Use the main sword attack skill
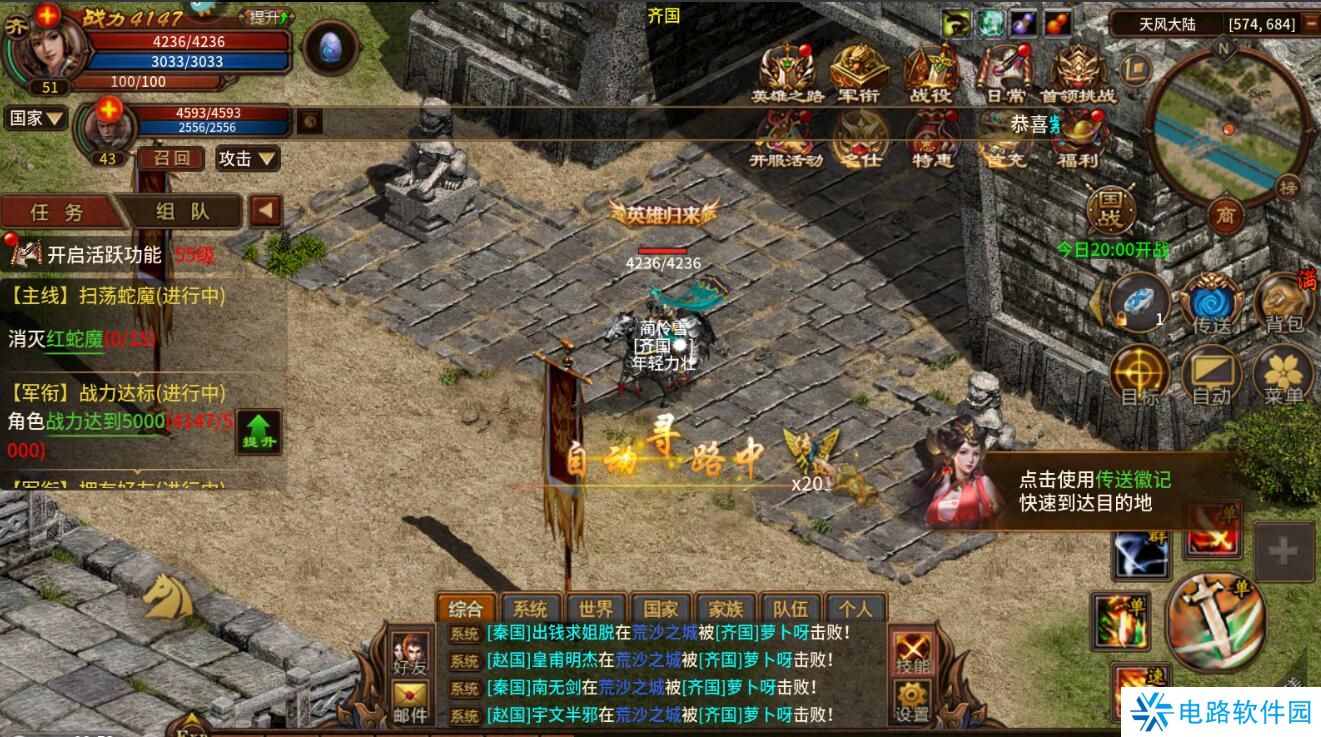 (x=1215, y=621)
